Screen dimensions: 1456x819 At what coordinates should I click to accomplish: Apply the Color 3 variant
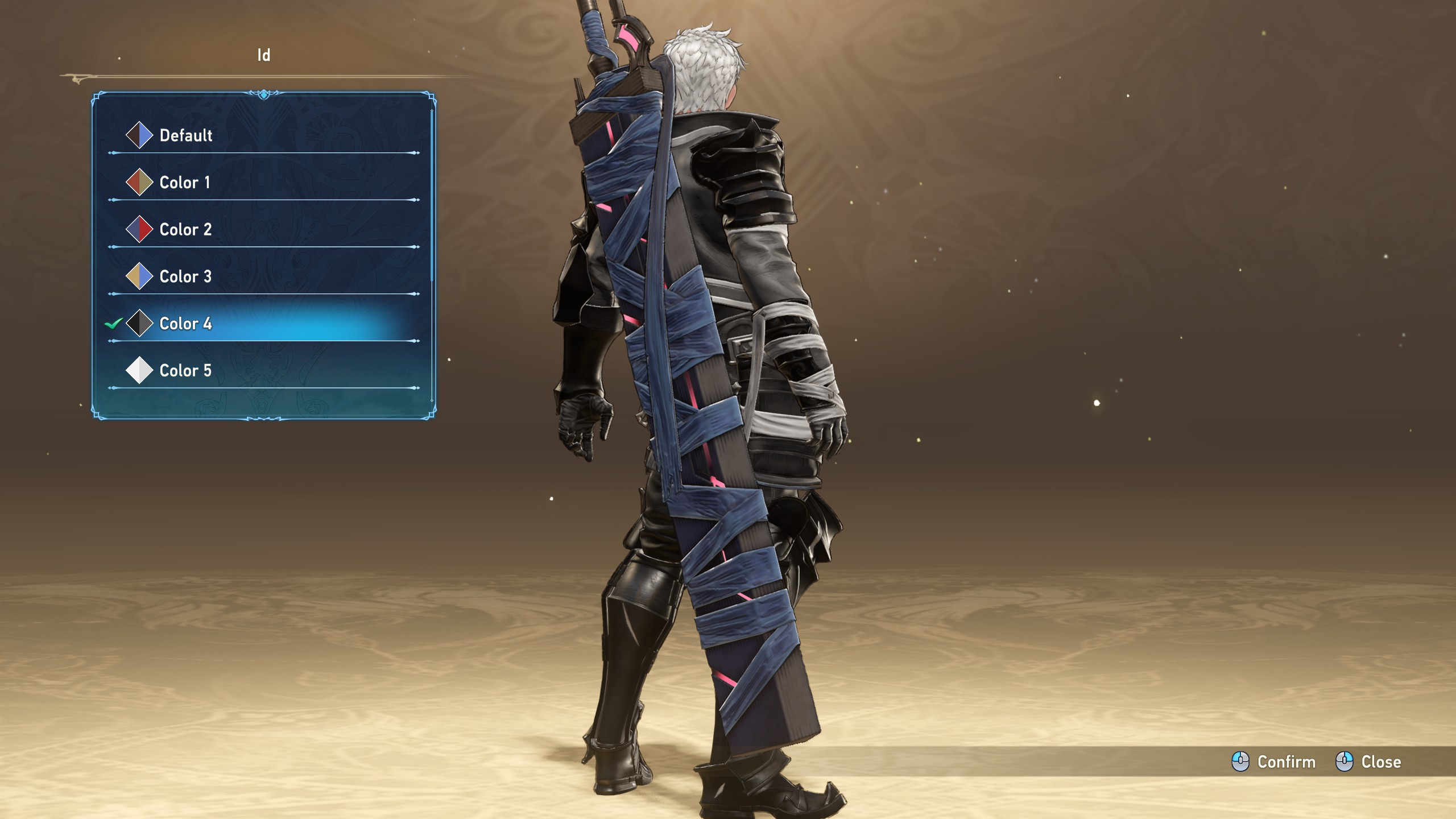point(185,277)
